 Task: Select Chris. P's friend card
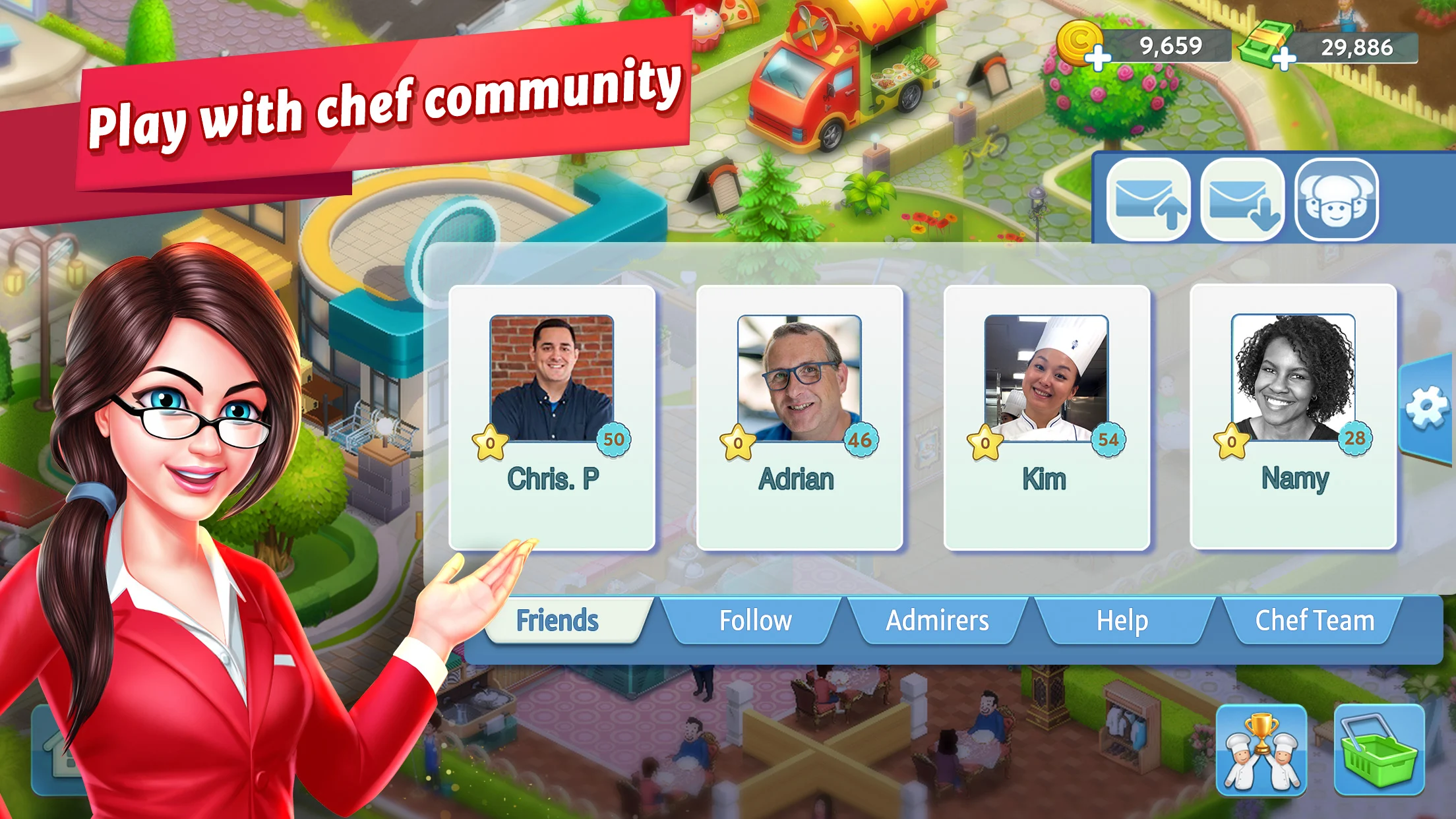click(x=552, y=417)
